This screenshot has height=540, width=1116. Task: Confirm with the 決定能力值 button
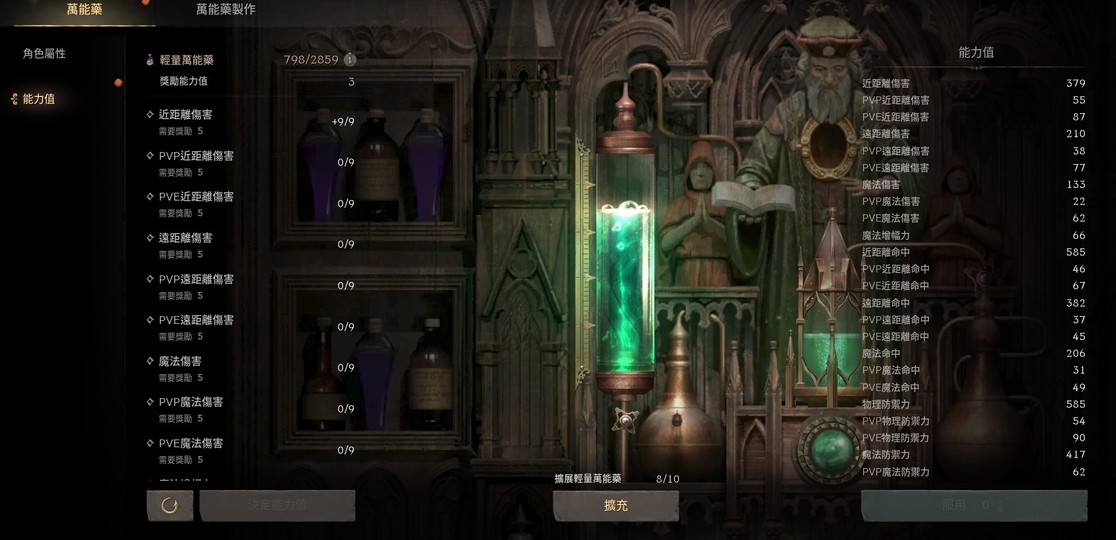click(x=277, y=505)
